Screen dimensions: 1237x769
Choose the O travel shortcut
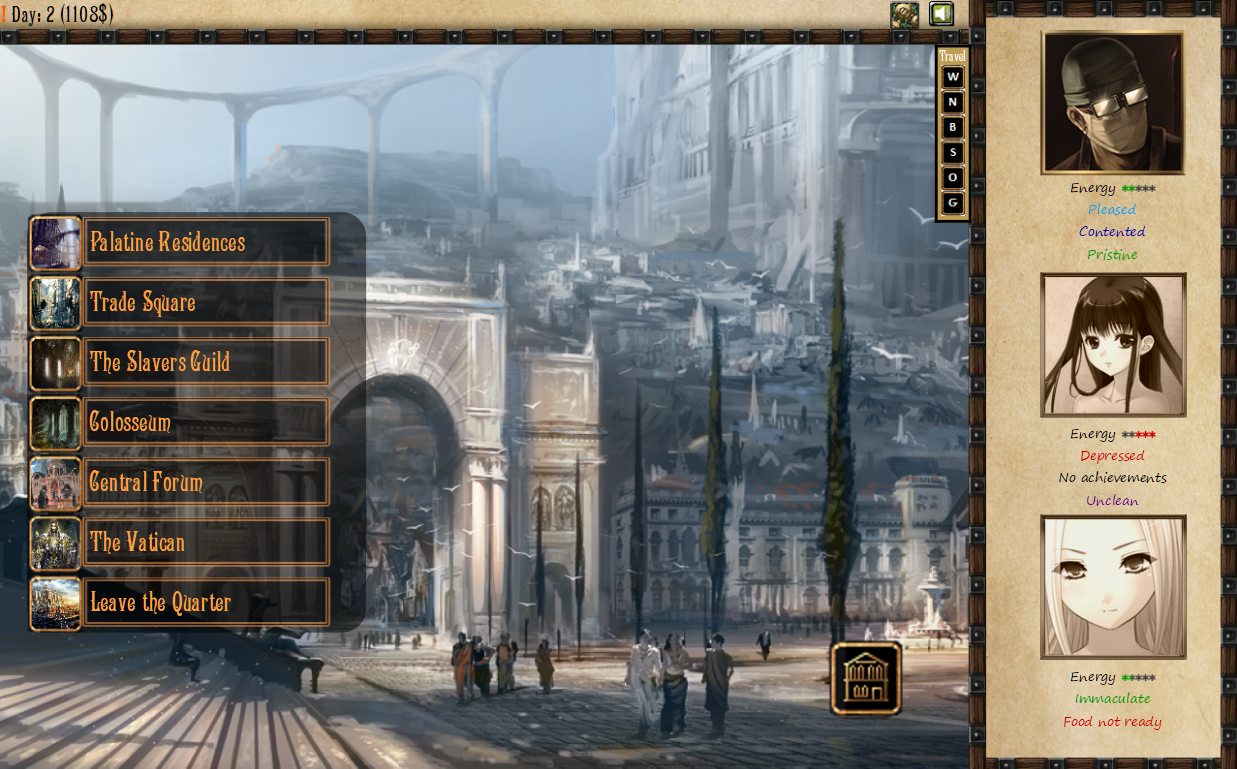coord(953,177)
